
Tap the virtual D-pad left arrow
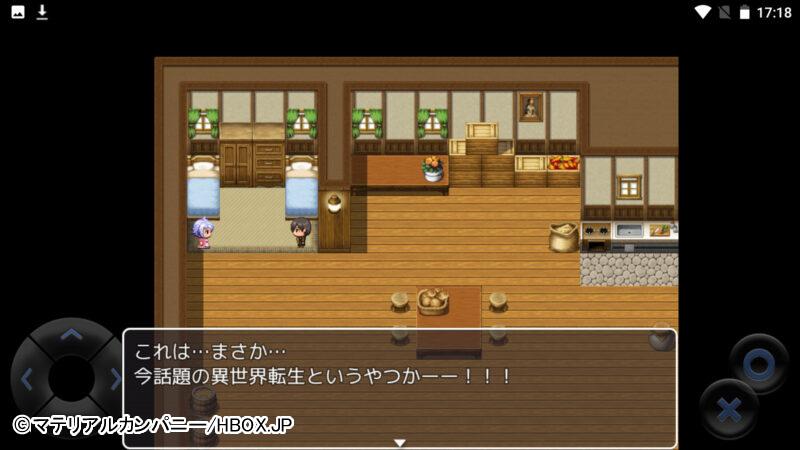(x=27, y=379)
